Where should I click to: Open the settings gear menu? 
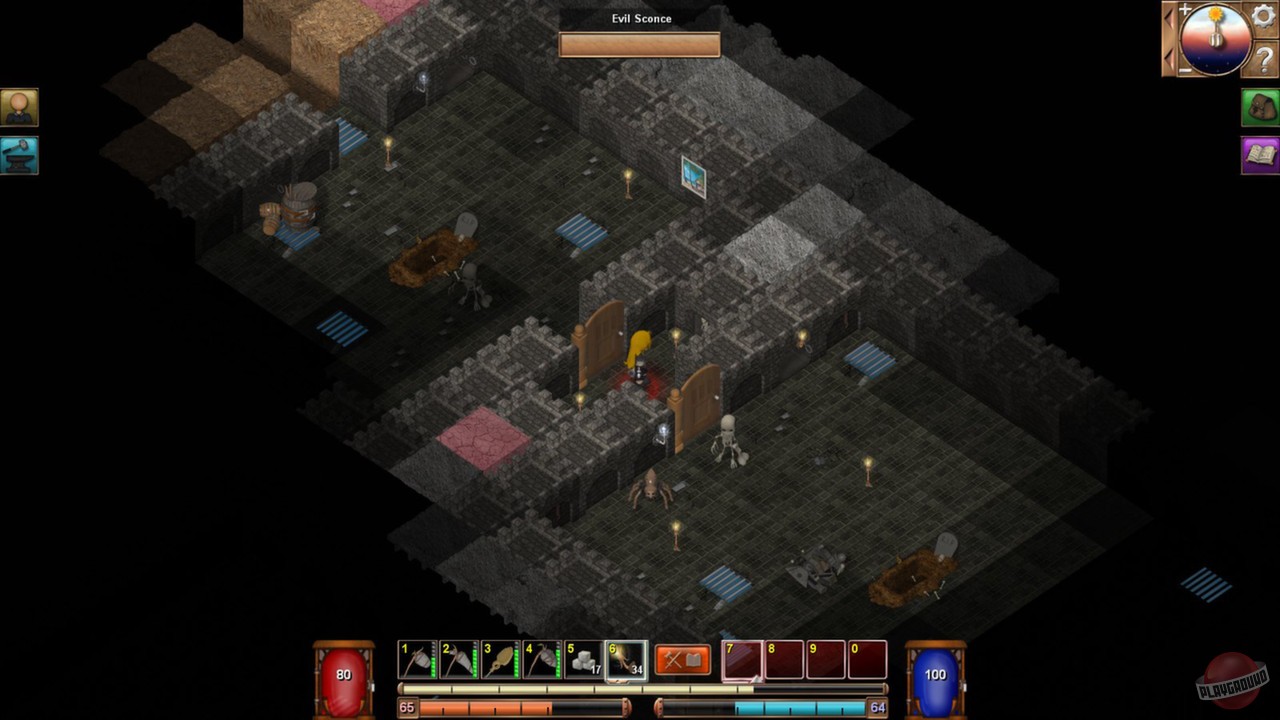[1262, 17]
